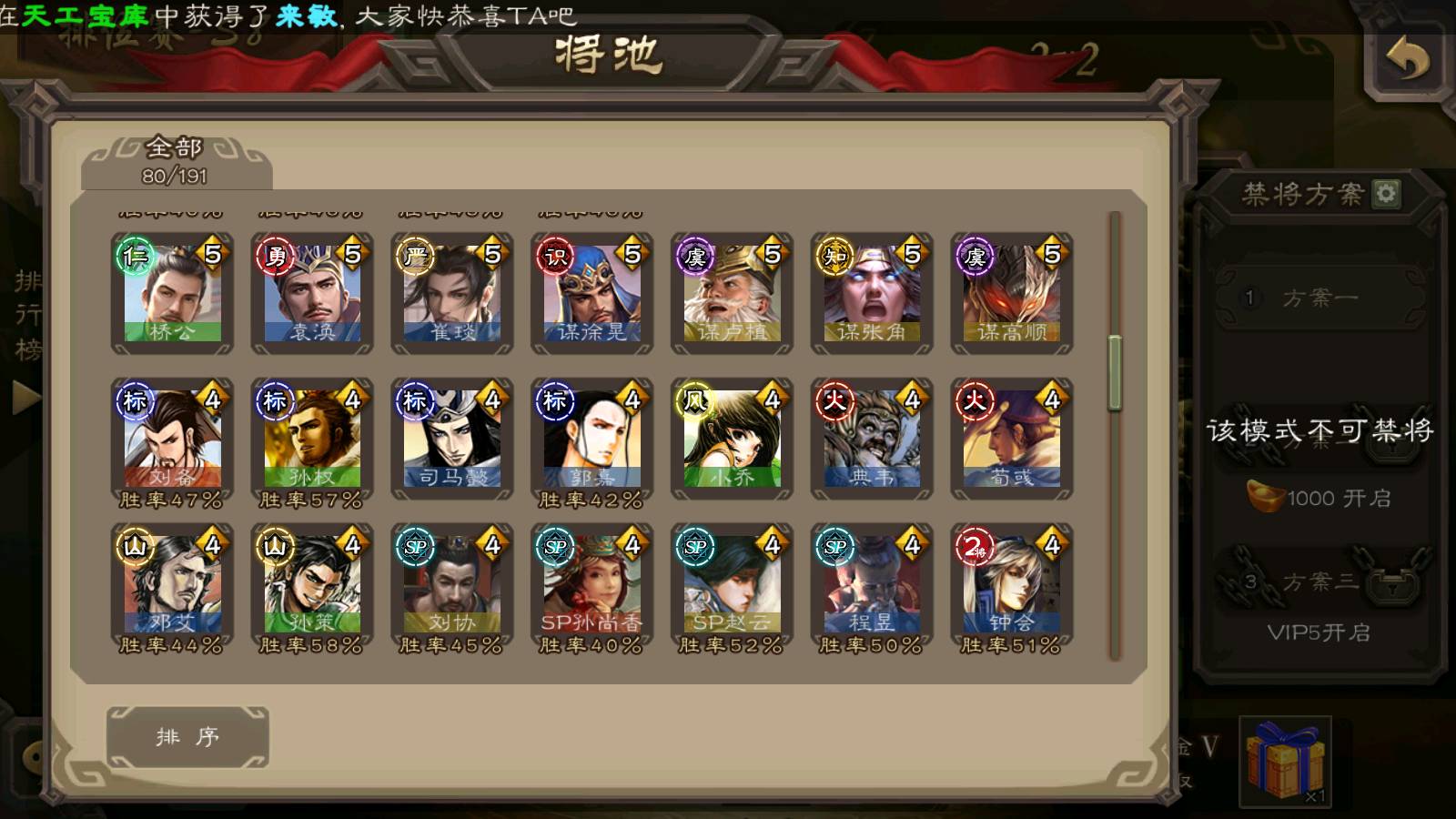Select the 桥公 general card
This screenshot has width=1456, height=819.
coord(172,293)
